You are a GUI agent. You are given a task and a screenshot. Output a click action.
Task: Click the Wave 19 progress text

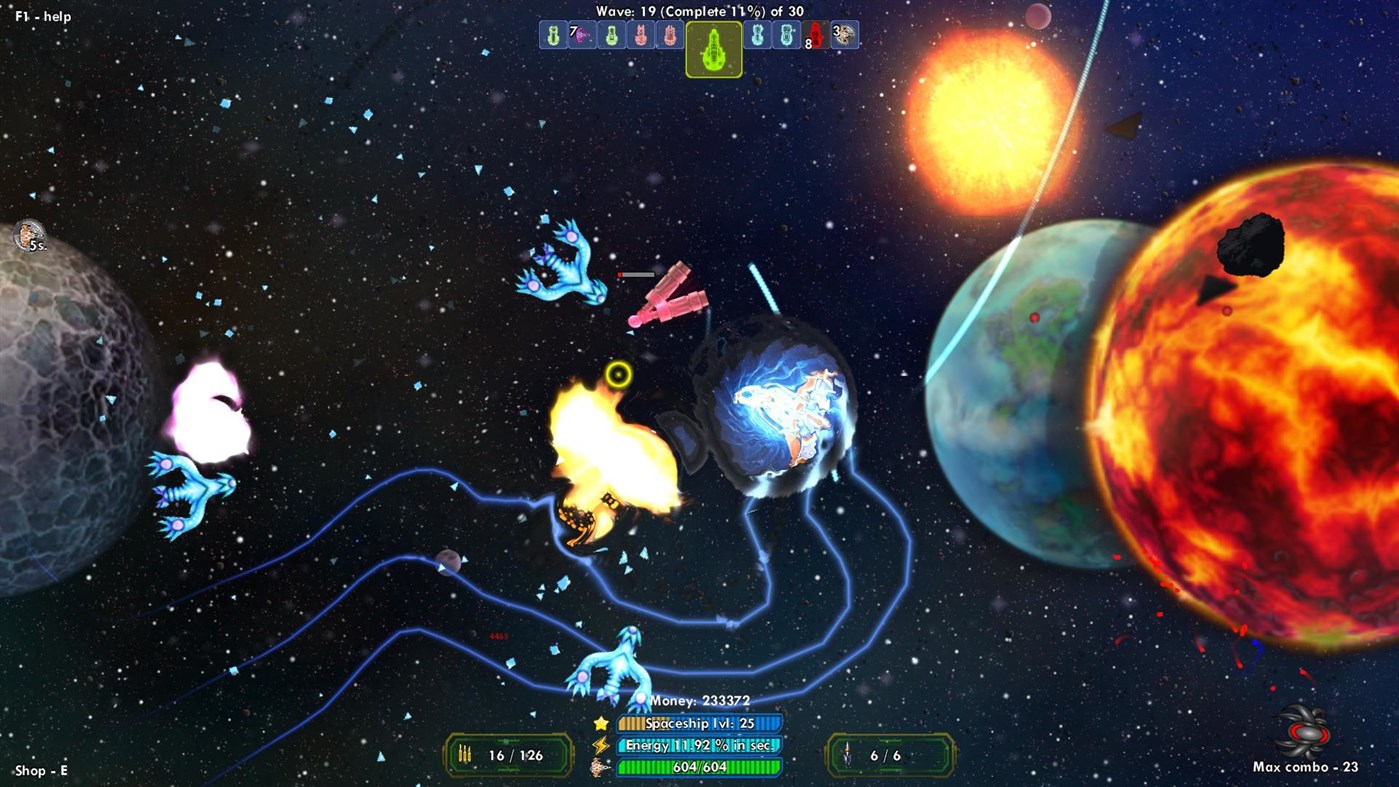700,11
